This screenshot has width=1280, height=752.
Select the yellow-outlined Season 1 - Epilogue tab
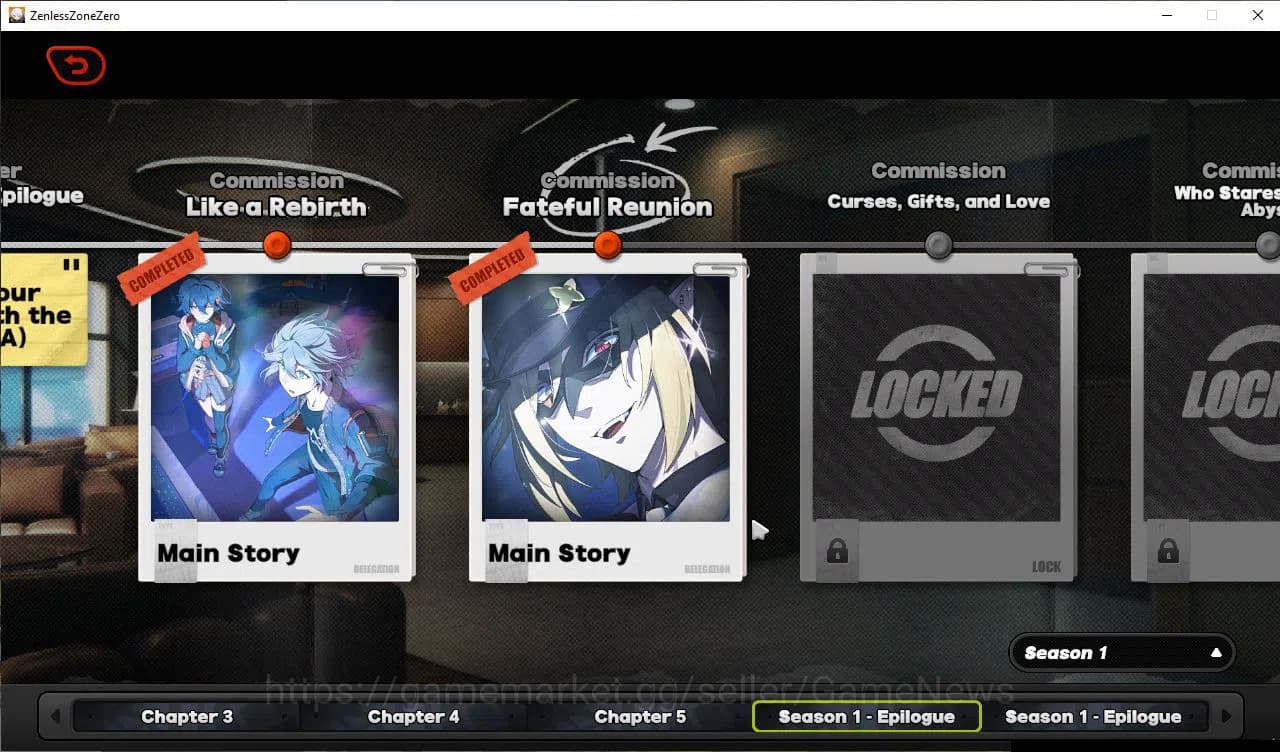coord(866,716)
